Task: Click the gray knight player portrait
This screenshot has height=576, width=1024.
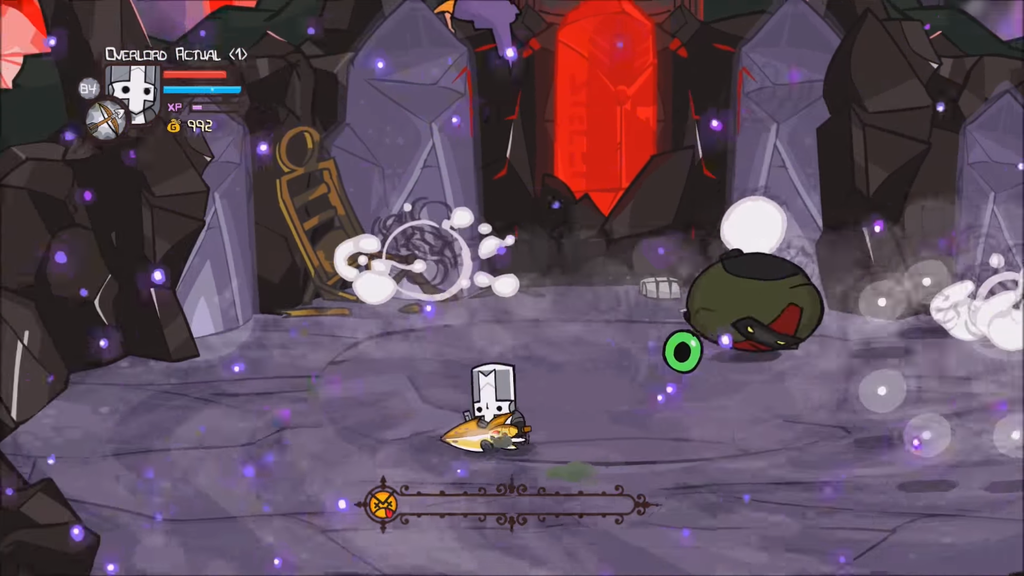Action: pyautogui.click(x=133, y=88)
